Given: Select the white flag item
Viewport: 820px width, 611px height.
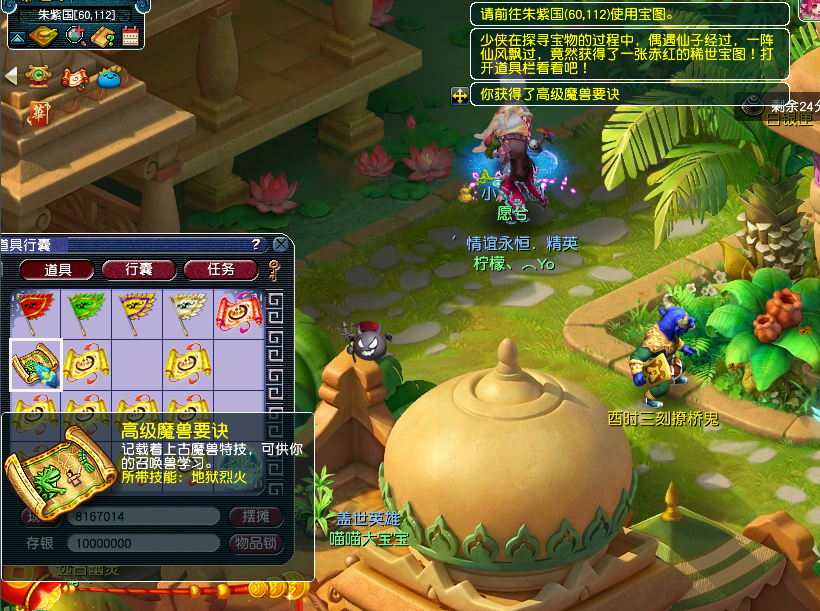Looking at the screenshot, I should coord(187,311).
